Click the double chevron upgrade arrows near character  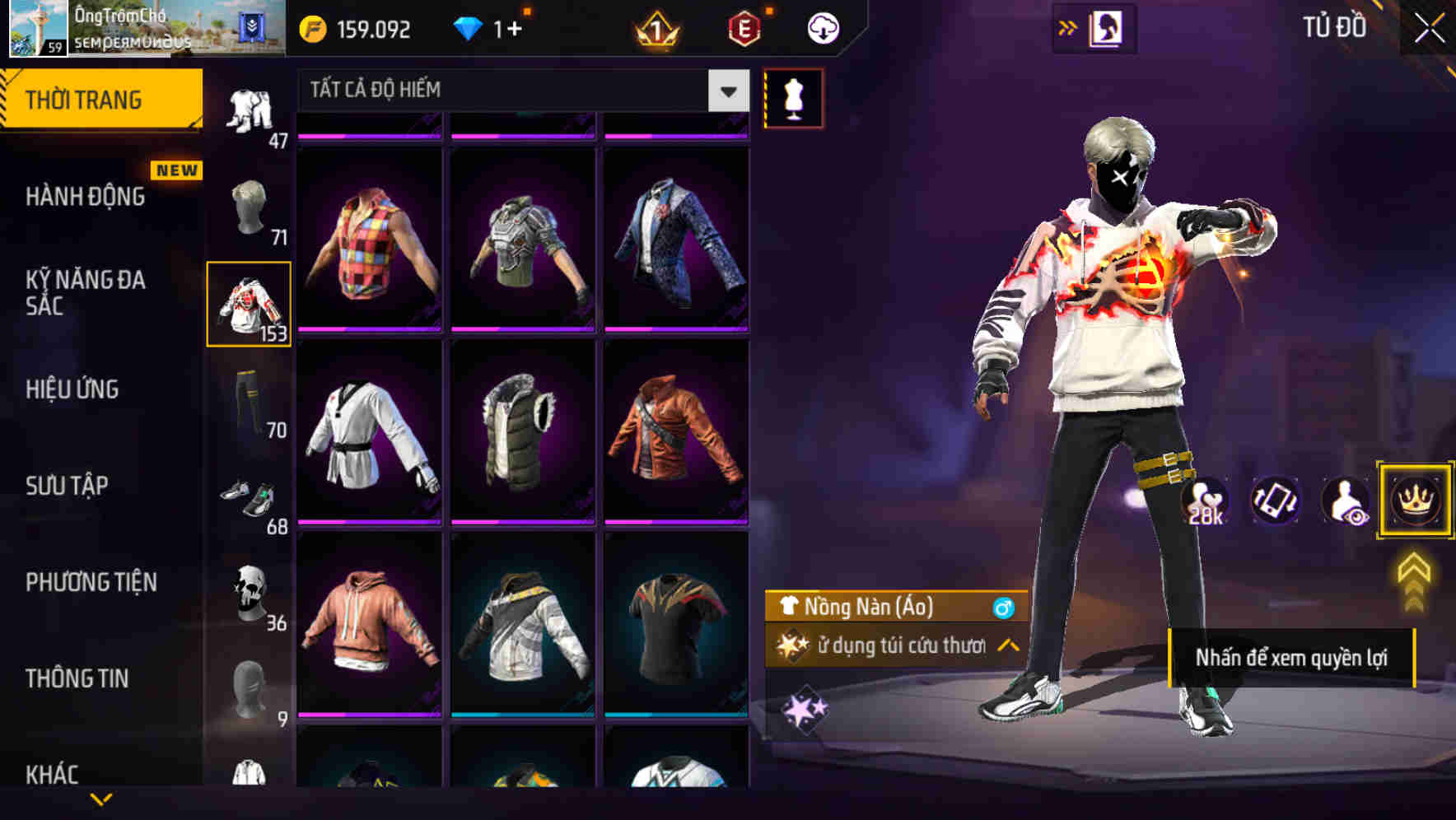[1414, 581]
